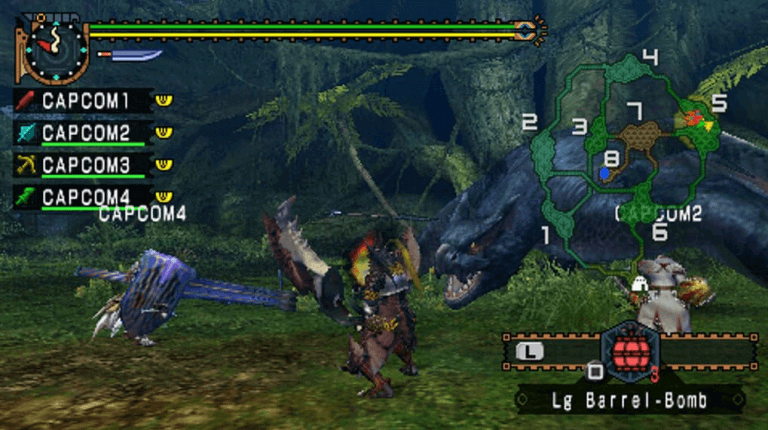
Task: Select area 6 on the minimap
Action: [659, 232]
